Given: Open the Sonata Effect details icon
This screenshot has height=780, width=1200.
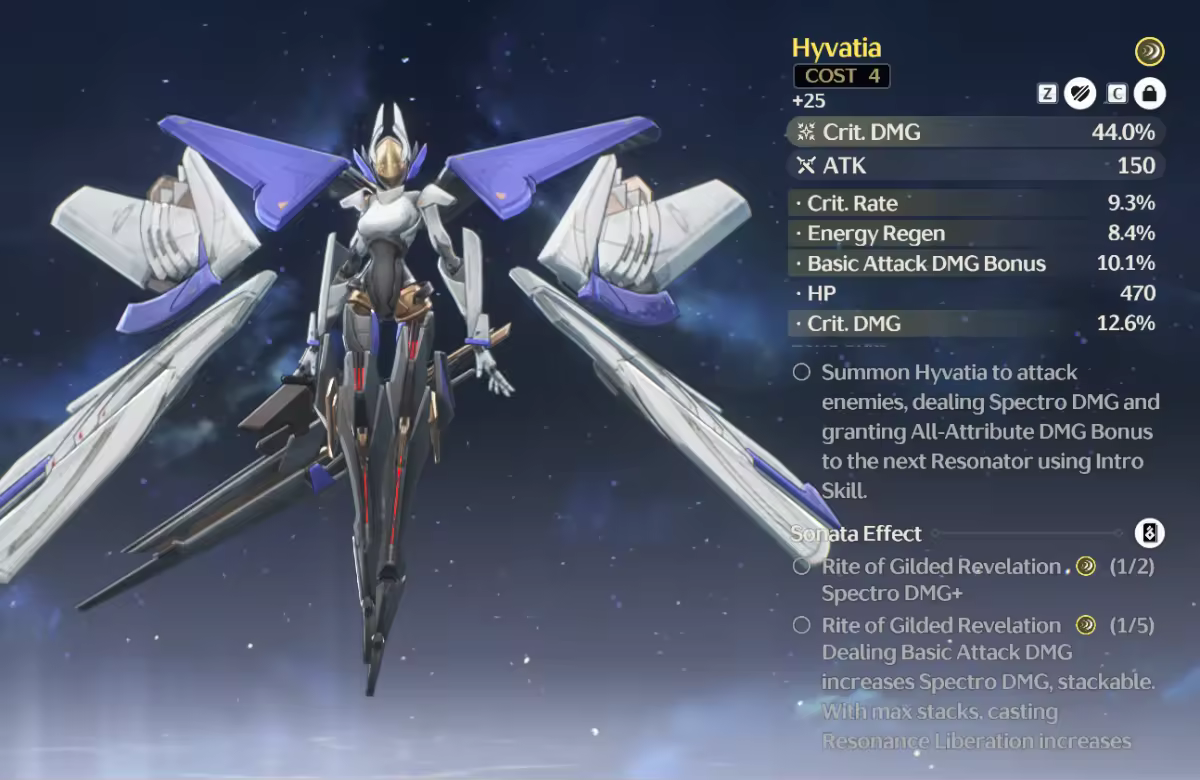Looking at the screenshot, I should pos(1150,533).
